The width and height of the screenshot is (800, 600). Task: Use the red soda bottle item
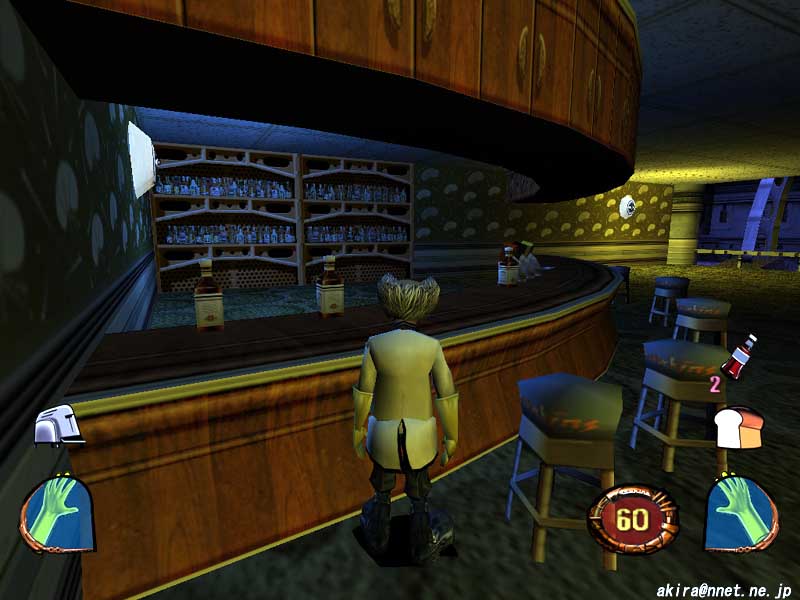739,359
